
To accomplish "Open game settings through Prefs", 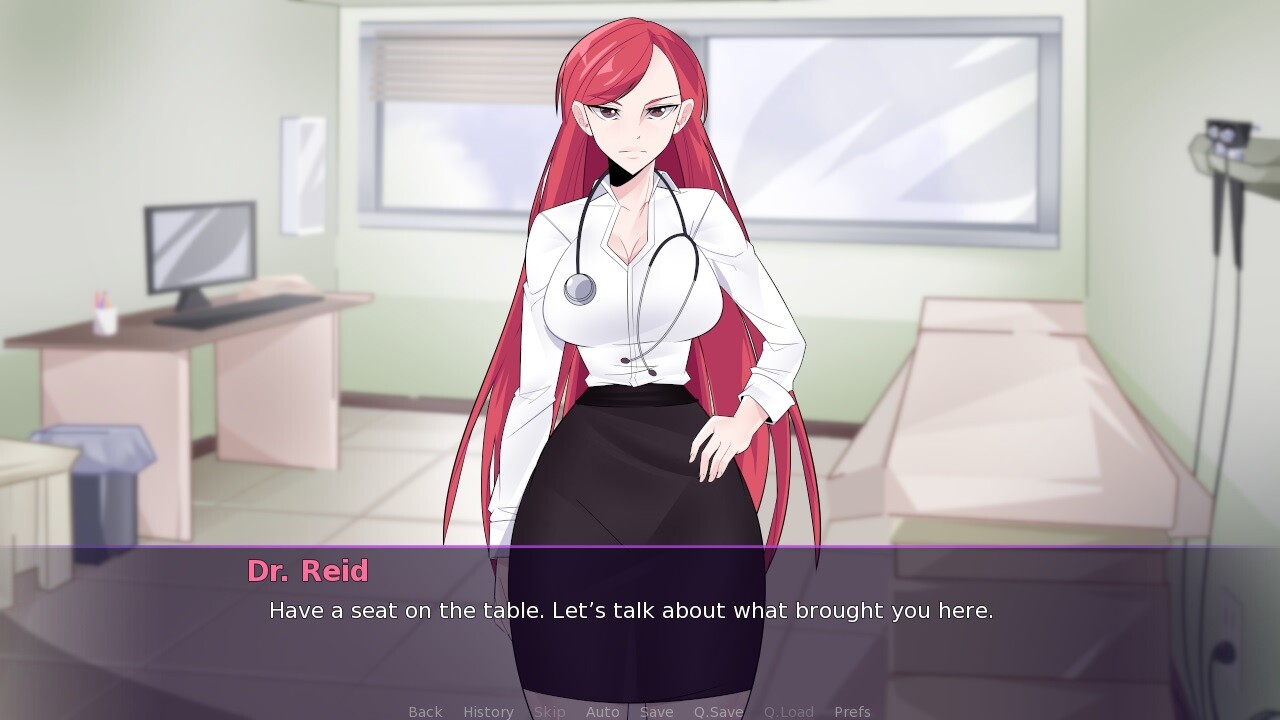I will point(851,711).
